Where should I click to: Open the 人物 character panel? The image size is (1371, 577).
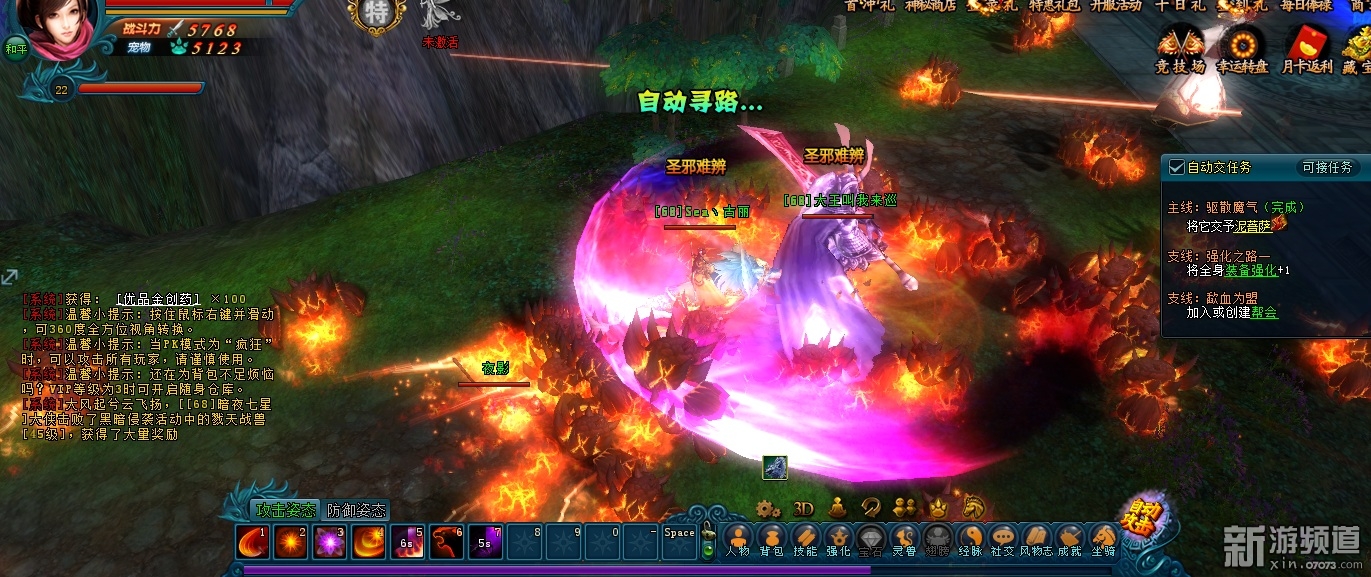pos(737,539)
